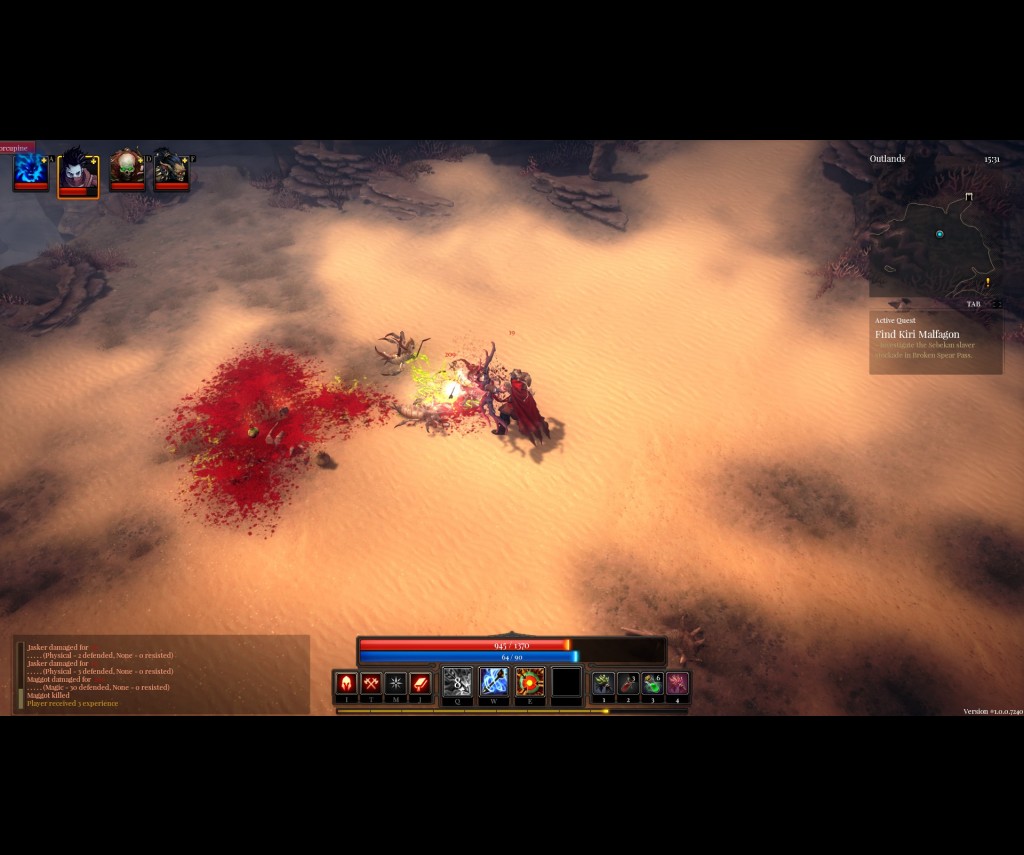Viewport: 1024px width, 855px height.
Task: Choose the green-eyed skull party portrait
Action: 127,169
